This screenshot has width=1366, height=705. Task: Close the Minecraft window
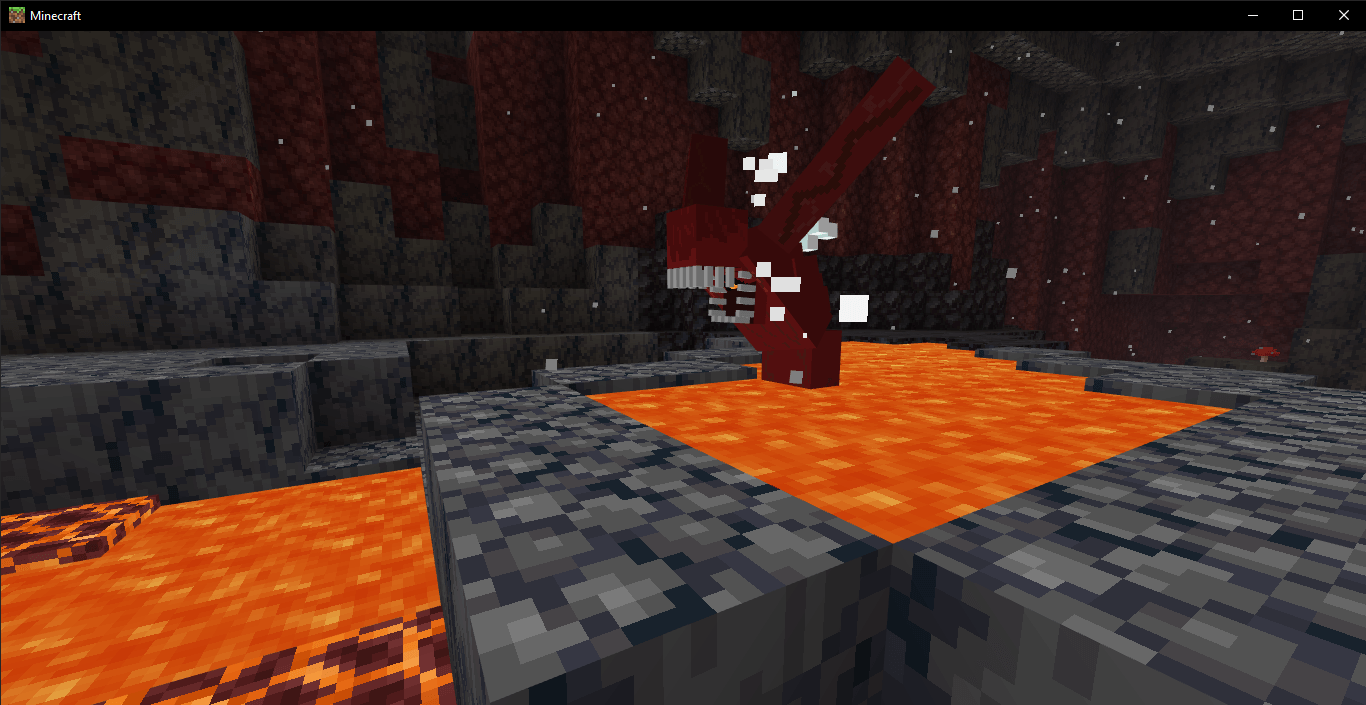click(1343, 15)
